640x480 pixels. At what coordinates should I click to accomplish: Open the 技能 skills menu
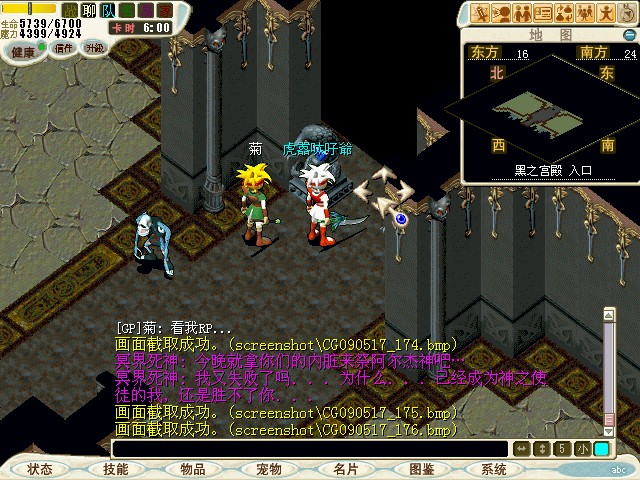[x=116, y=469]
